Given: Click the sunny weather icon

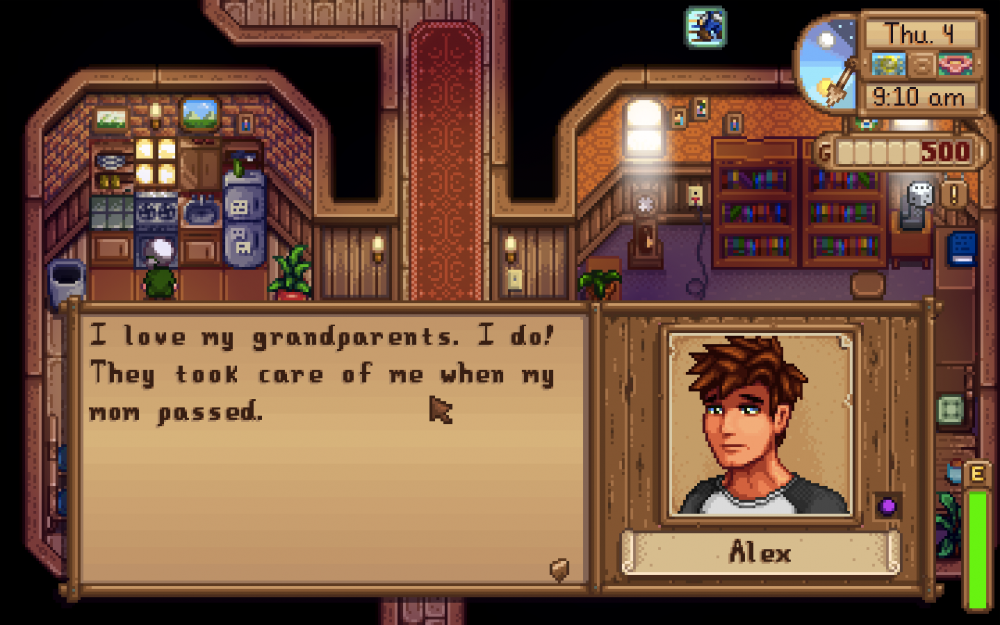Looking at the screenshot, I should pyautogui.click(x=885, y=65).
